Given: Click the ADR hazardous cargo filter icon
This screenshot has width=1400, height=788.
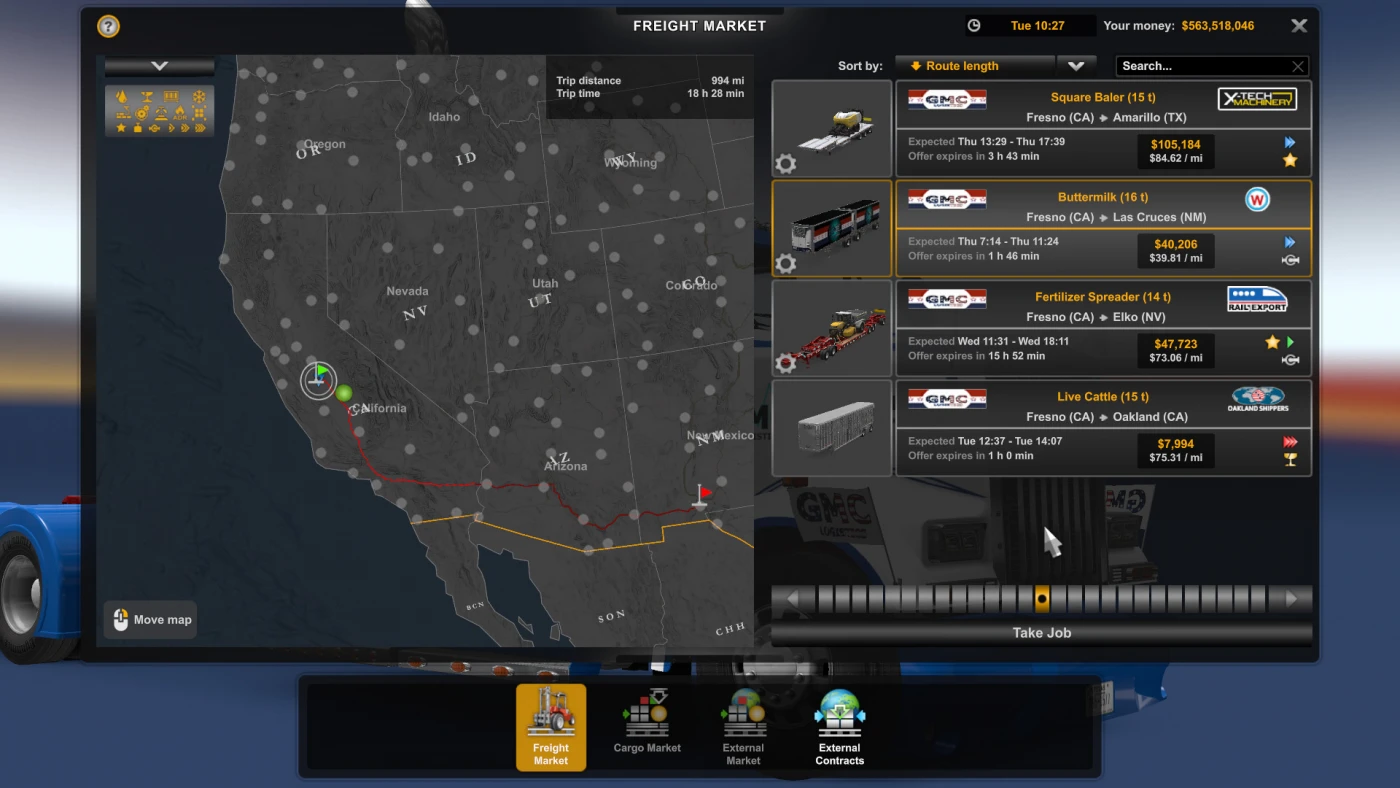Looking at the screenshot, I should [180, 113].
